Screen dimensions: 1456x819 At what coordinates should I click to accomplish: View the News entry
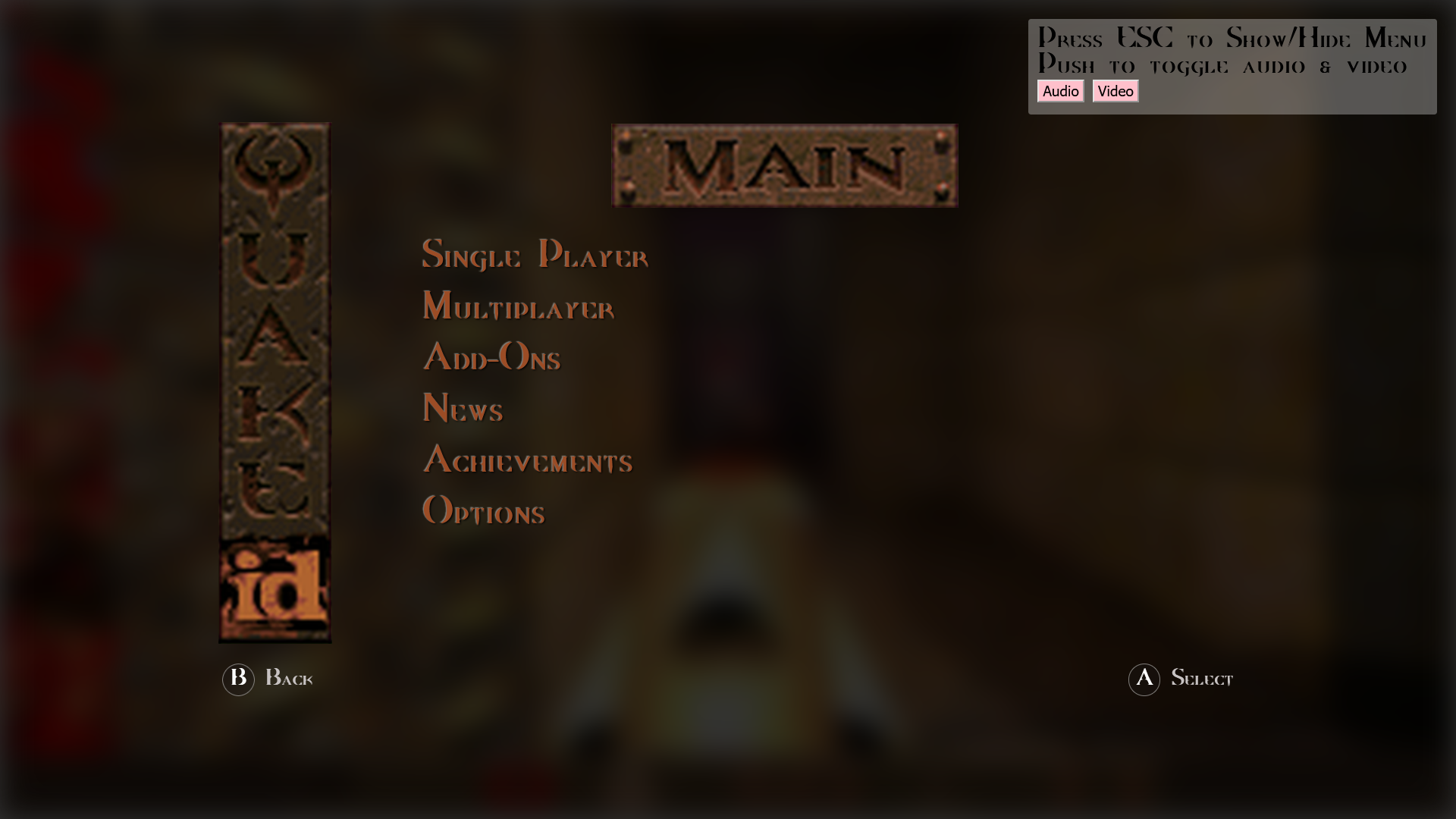point(463,409)
